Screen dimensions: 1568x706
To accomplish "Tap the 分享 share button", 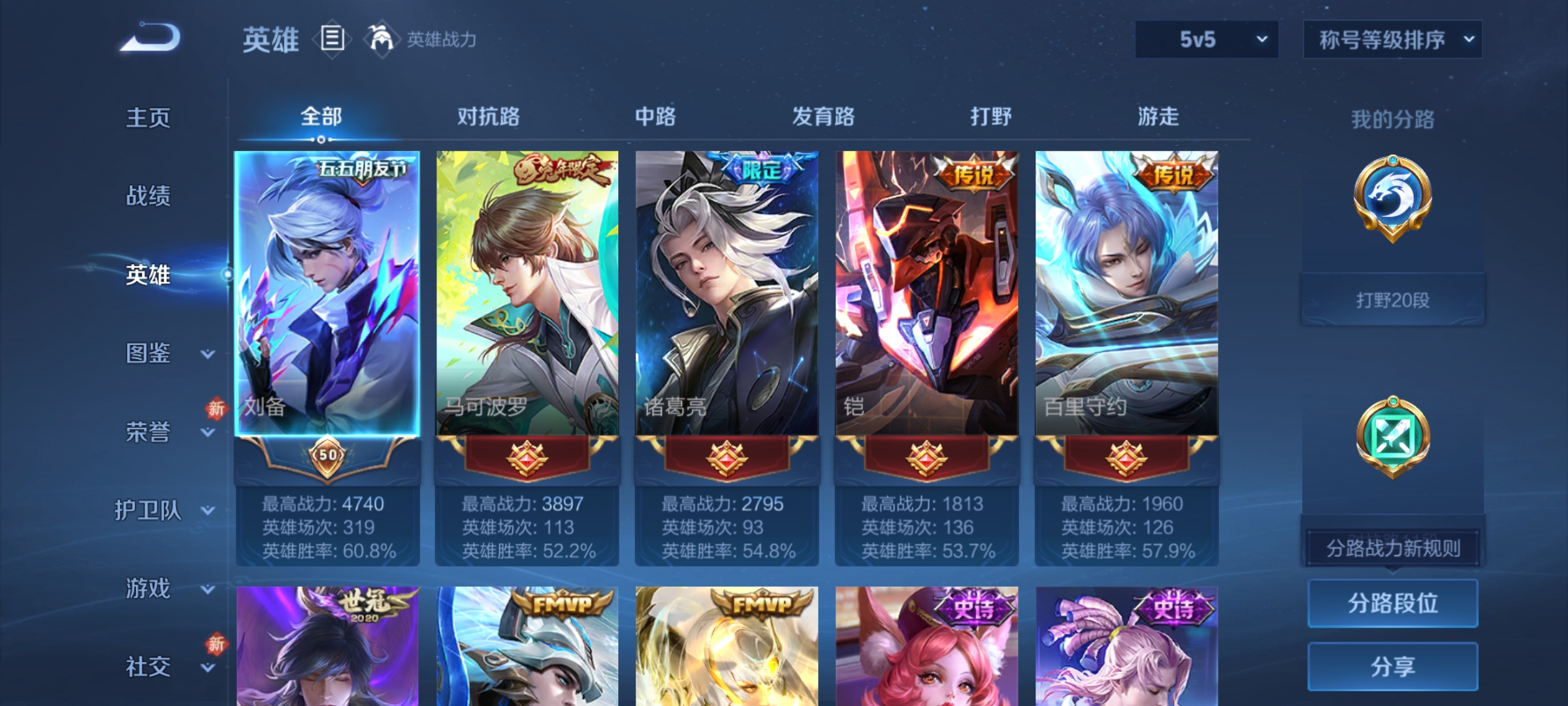I will click(1393, 667).
